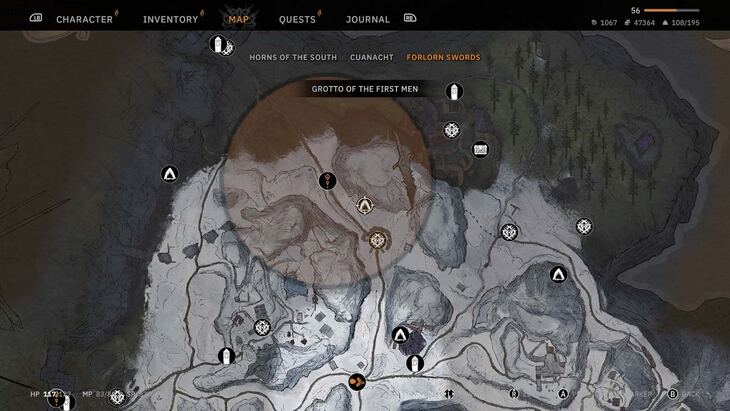Select the Forlorn Swords region
Image resolution: width=730 pixels, height=411 pixels.
(x=443, y=57)
